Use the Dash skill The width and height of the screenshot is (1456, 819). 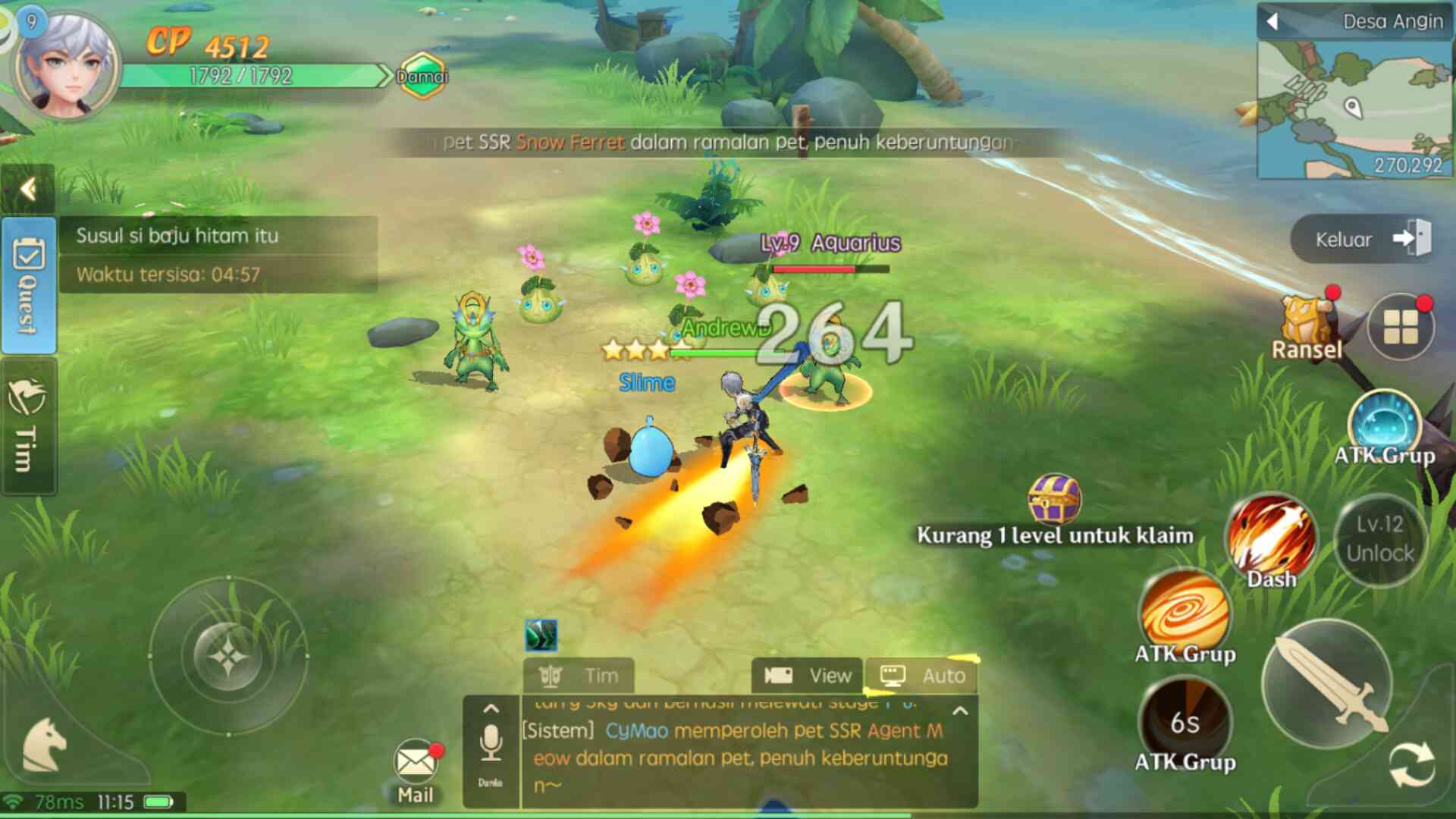point(1272,540)
